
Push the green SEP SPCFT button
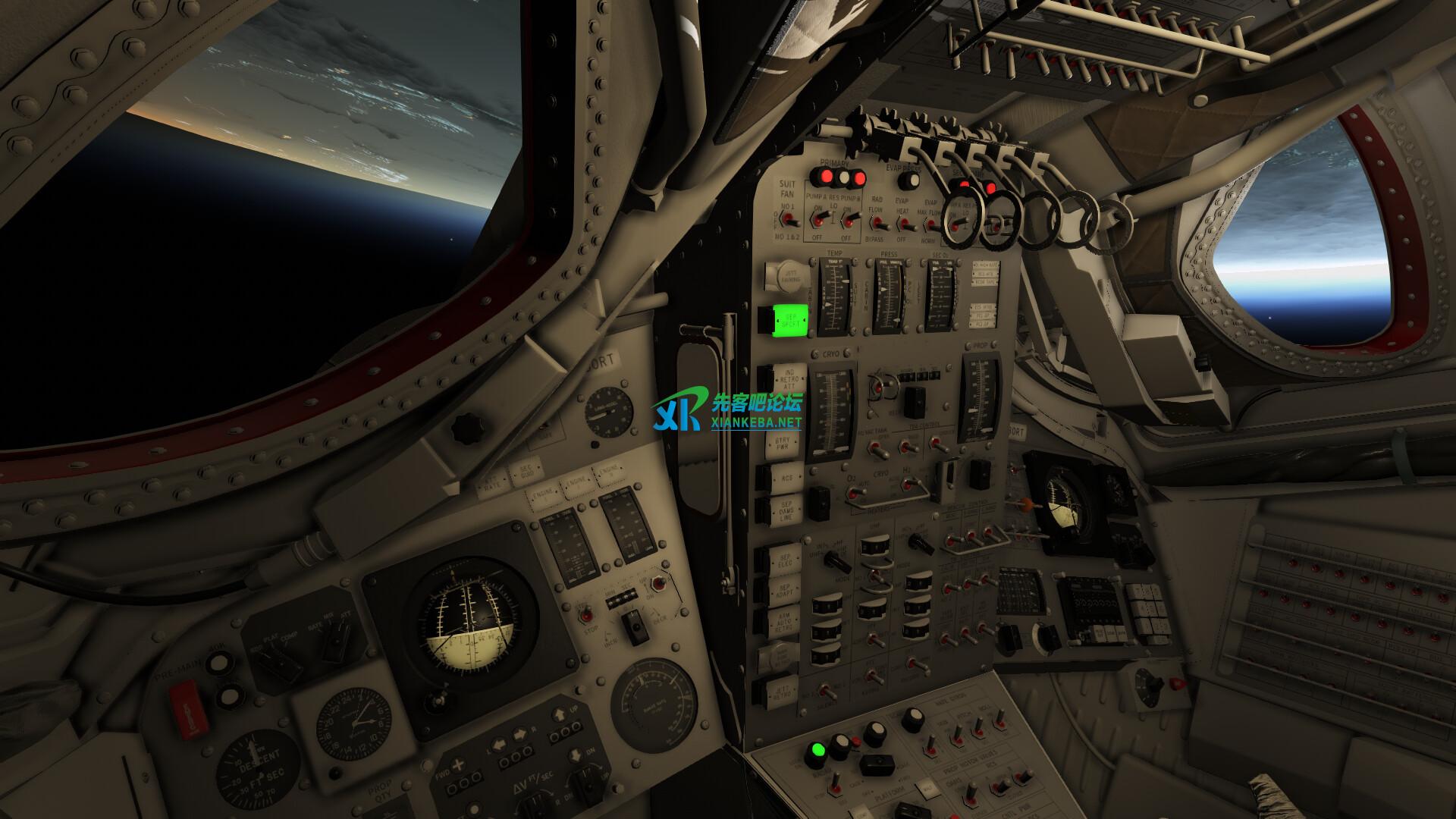(791, 320)
